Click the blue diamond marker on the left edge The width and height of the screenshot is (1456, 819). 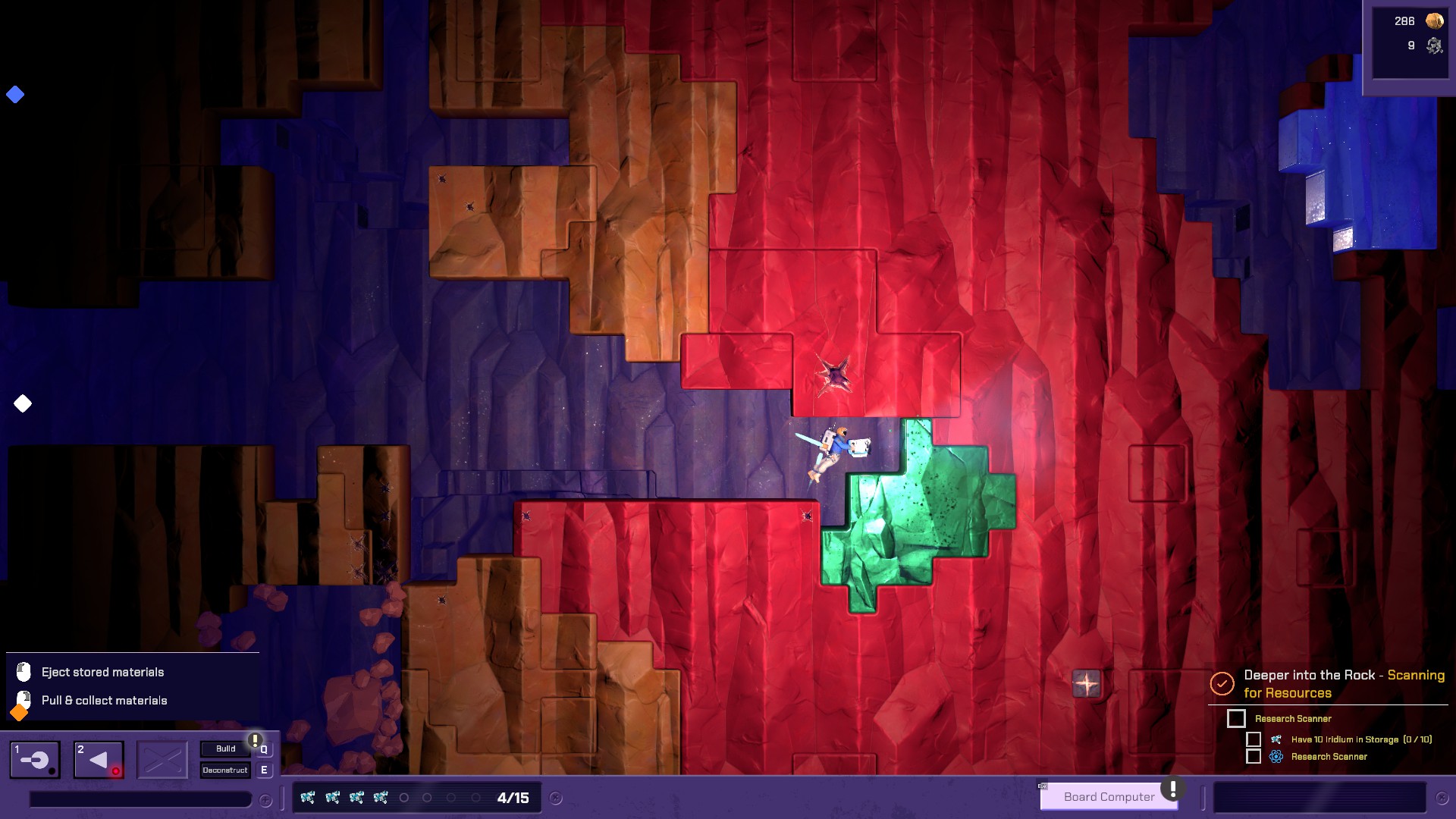coord(15,95)
